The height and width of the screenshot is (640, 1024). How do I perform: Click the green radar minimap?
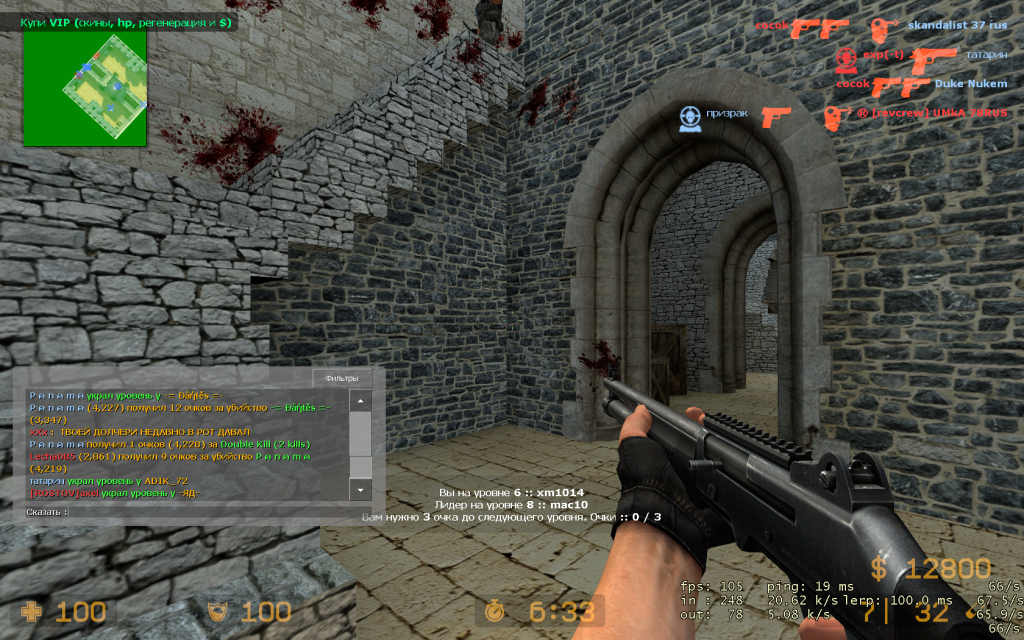click(85, 86)
